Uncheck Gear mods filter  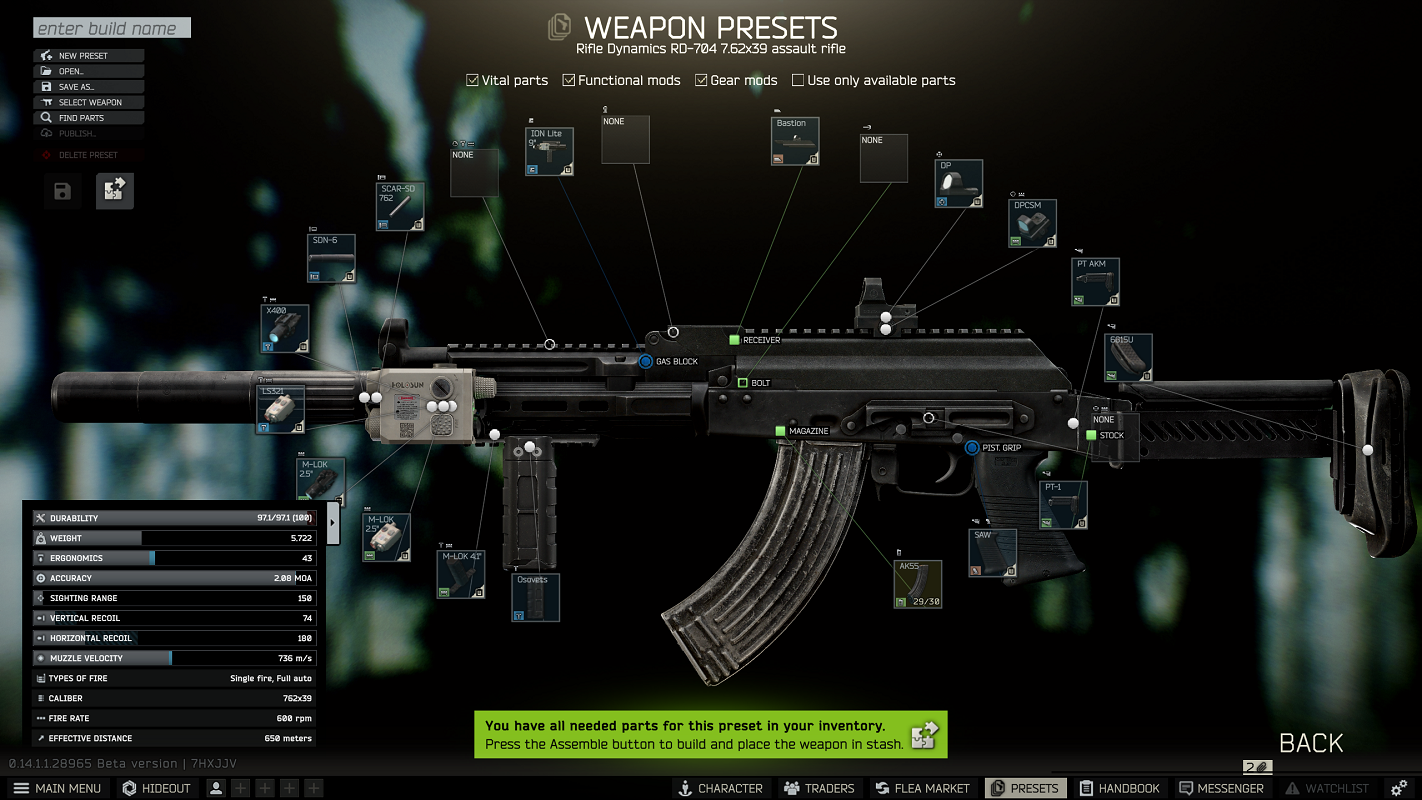tap(702, 80)
